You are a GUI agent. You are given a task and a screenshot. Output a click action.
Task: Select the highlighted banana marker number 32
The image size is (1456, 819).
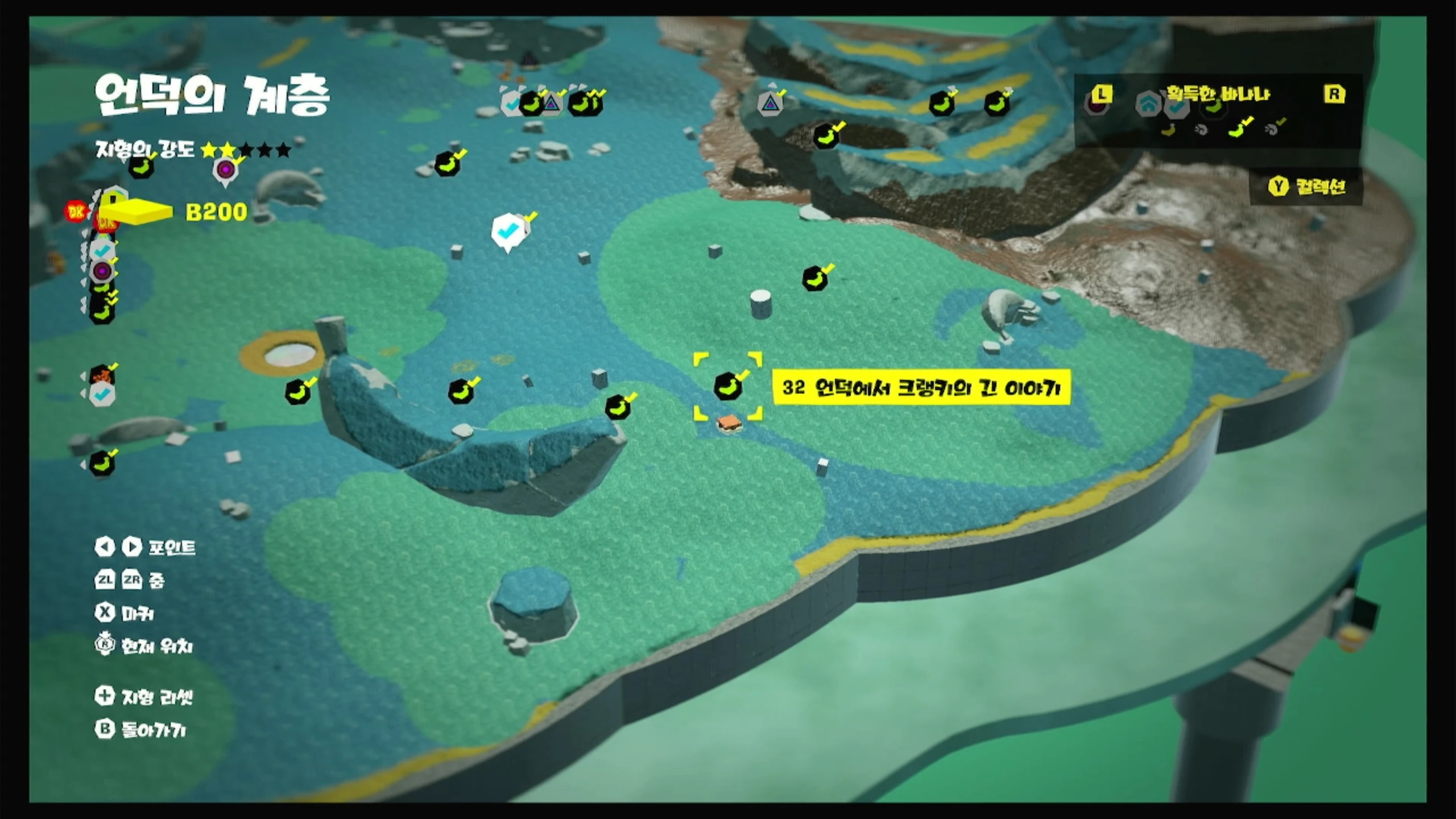click(727, 387)
